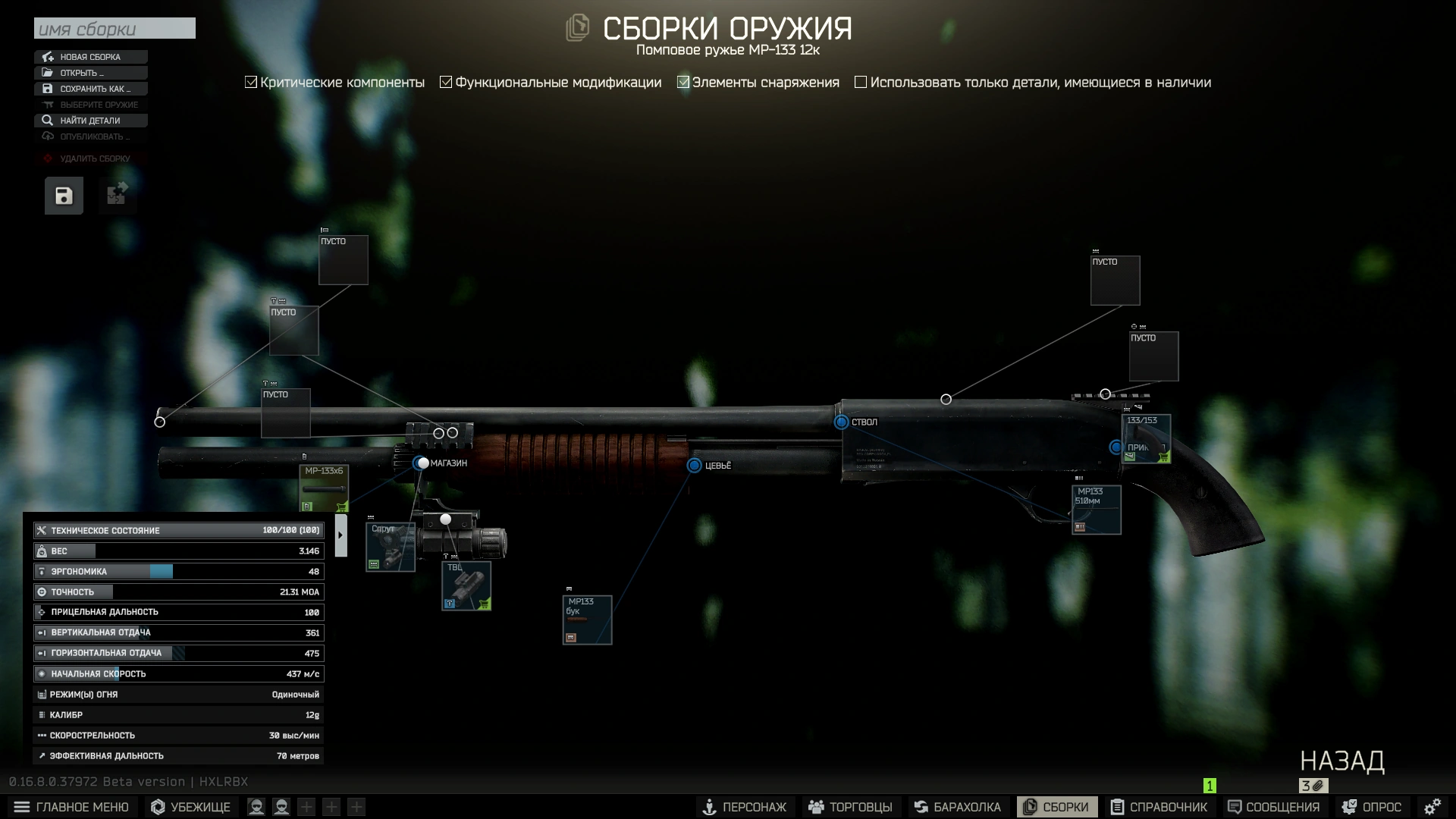1456x819 pixels.
Task: Open УБЕЖИЩЕ from the bottom taskbar
Action: [x=190, y=807]
